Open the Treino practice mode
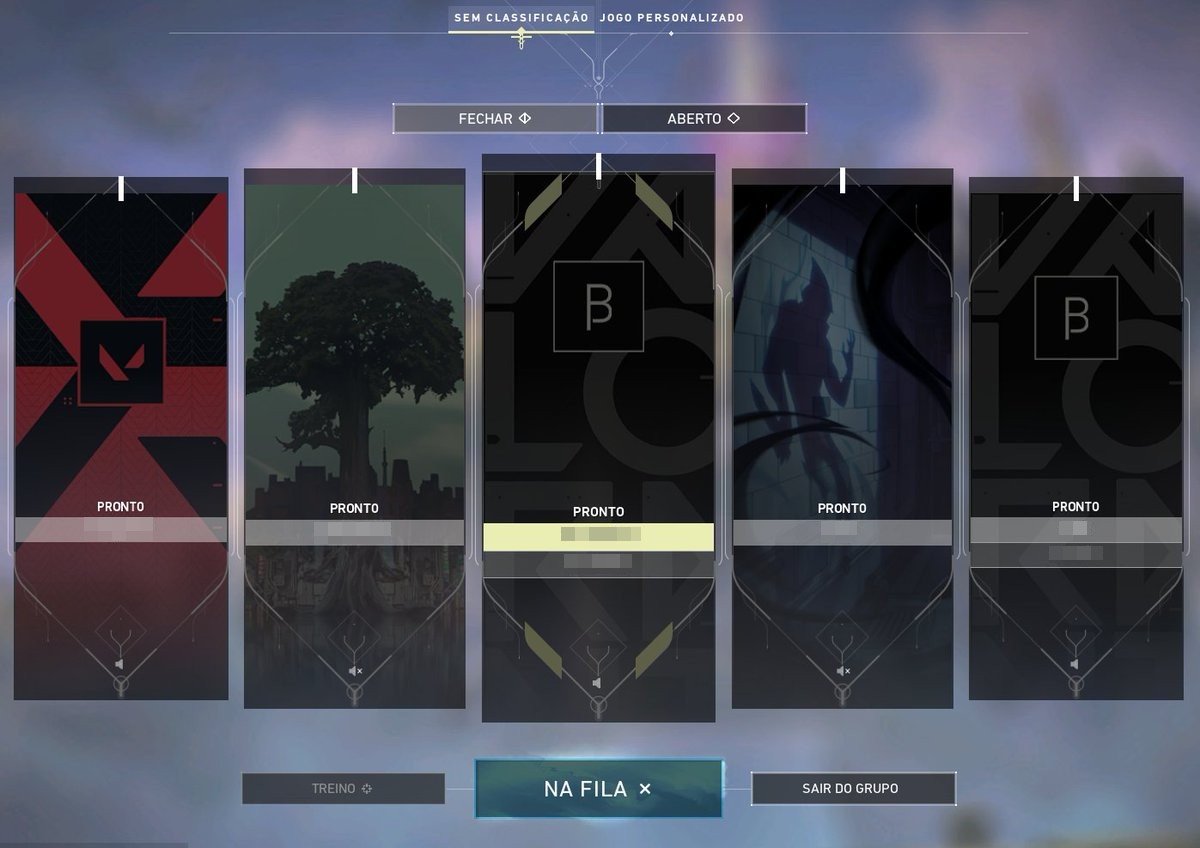This screenshot has height=848, width=1200. [343, 789]
